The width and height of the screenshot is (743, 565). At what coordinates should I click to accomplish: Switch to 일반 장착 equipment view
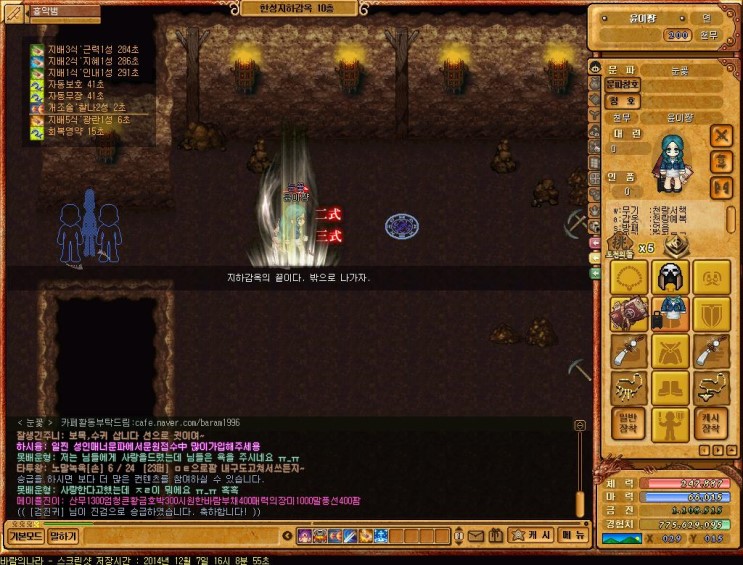(x=628, y=424)
